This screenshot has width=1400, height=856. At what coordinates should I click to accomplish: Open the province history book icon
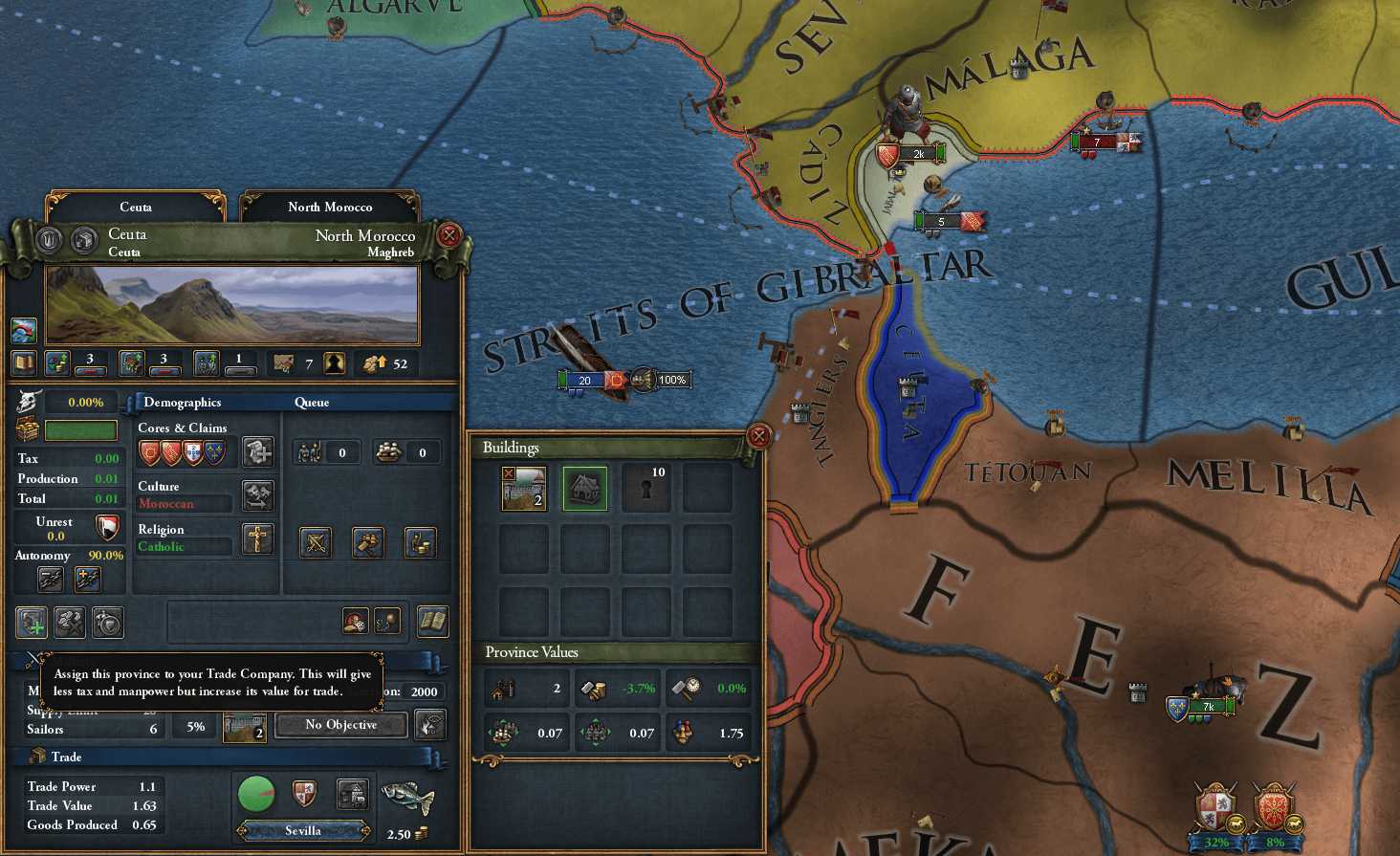[x=24, y=363]
